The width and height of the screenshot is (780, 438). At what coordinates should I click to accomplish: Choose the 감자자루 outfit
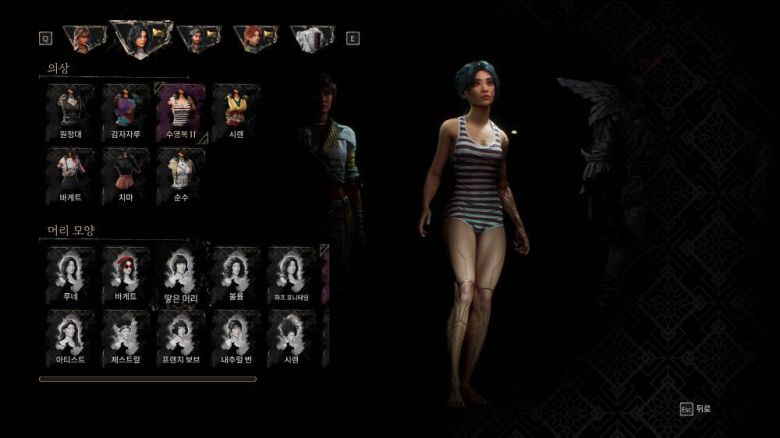(x=125, y=110)
